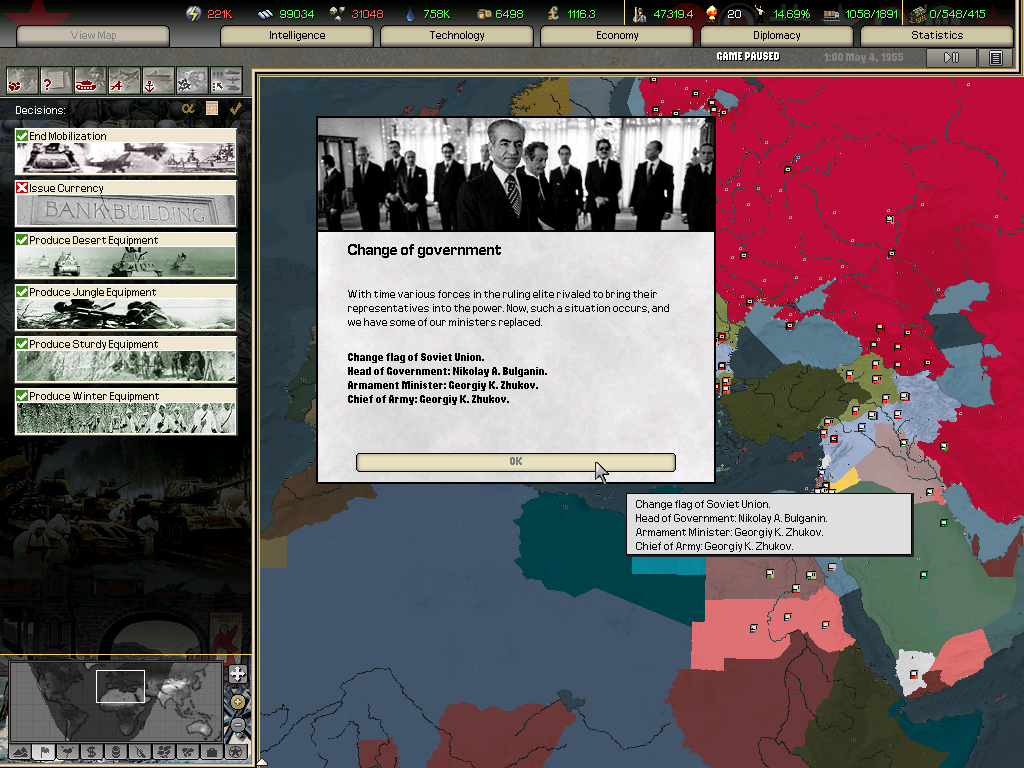This screenshot has width=1024, height=768.
Task: Switch to the Technology tab
Action: [457, 36]
